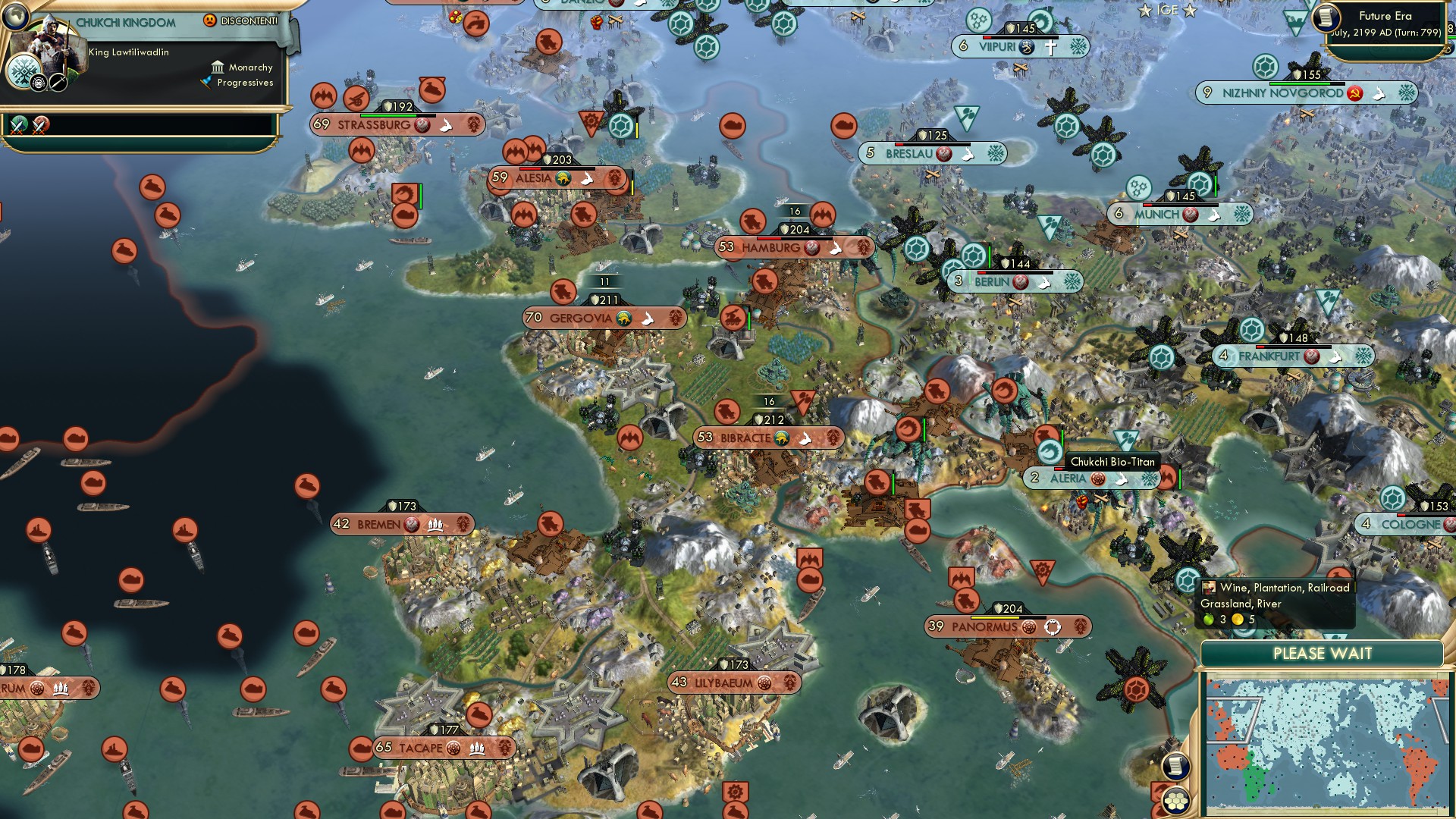Click the DISCONTENT unhappy face icon
This screenshot has height=819, width=1456.
click(209, 20)
